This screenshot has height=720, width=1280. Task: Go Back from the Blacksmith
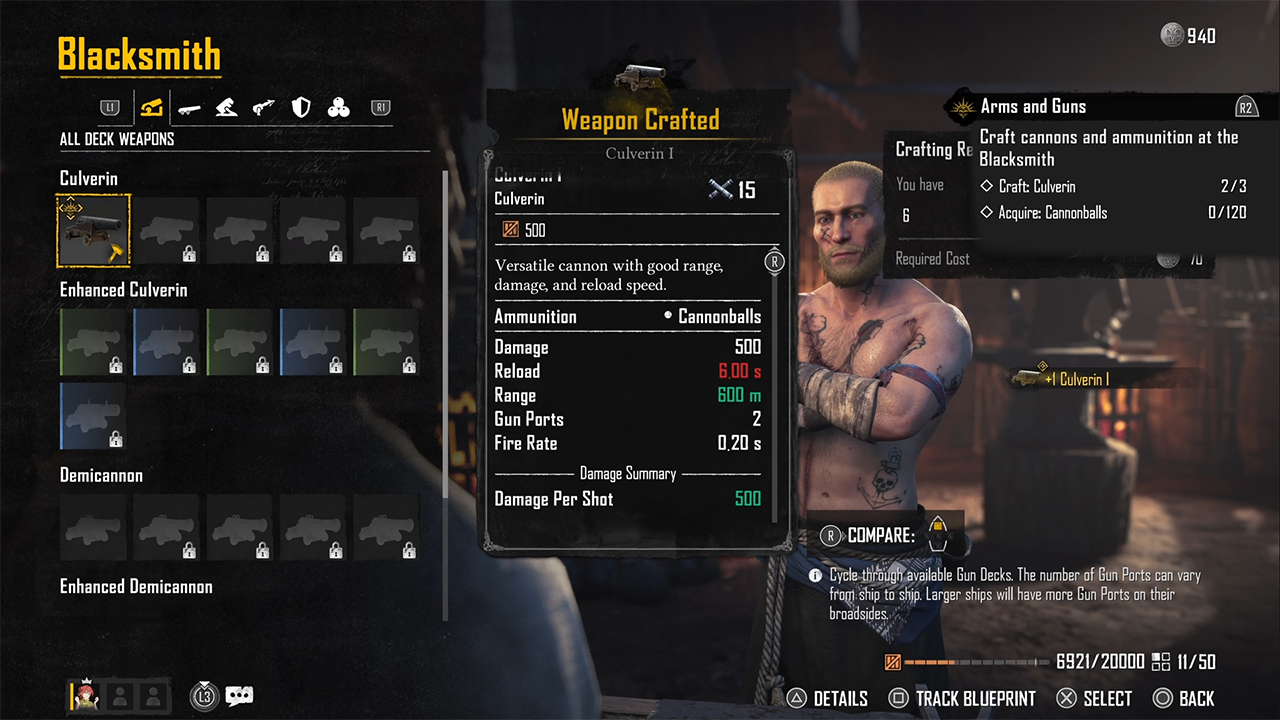(x=1184, y=698)
